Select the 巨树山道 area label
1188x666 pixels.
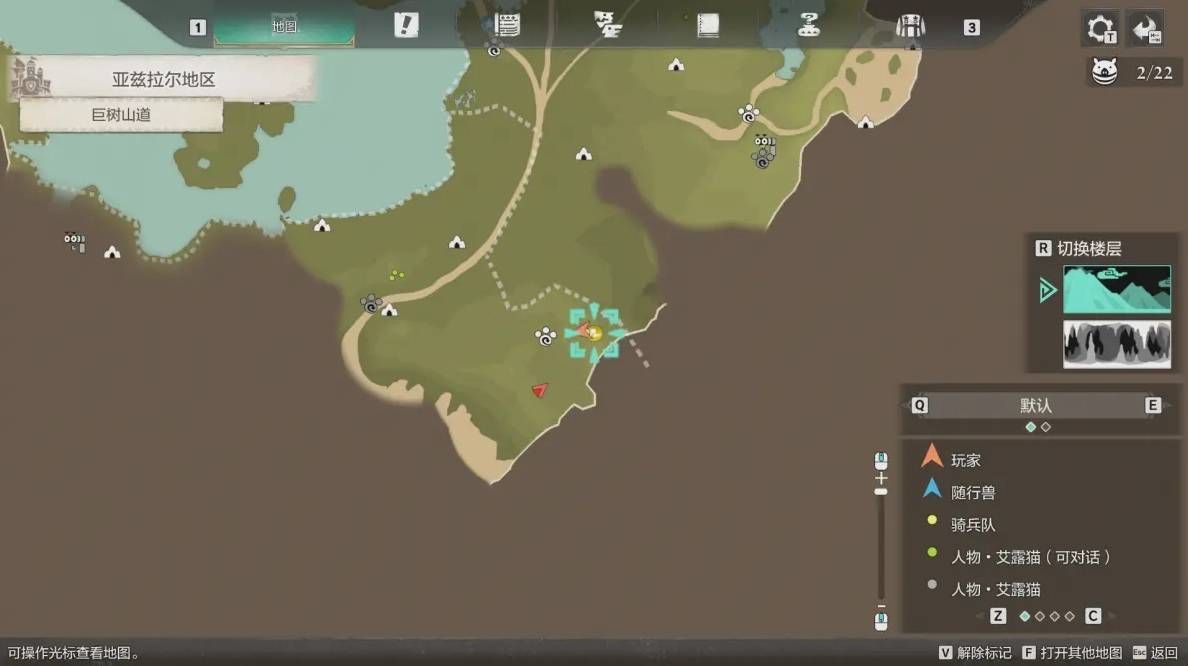click(x=121, y=115)
